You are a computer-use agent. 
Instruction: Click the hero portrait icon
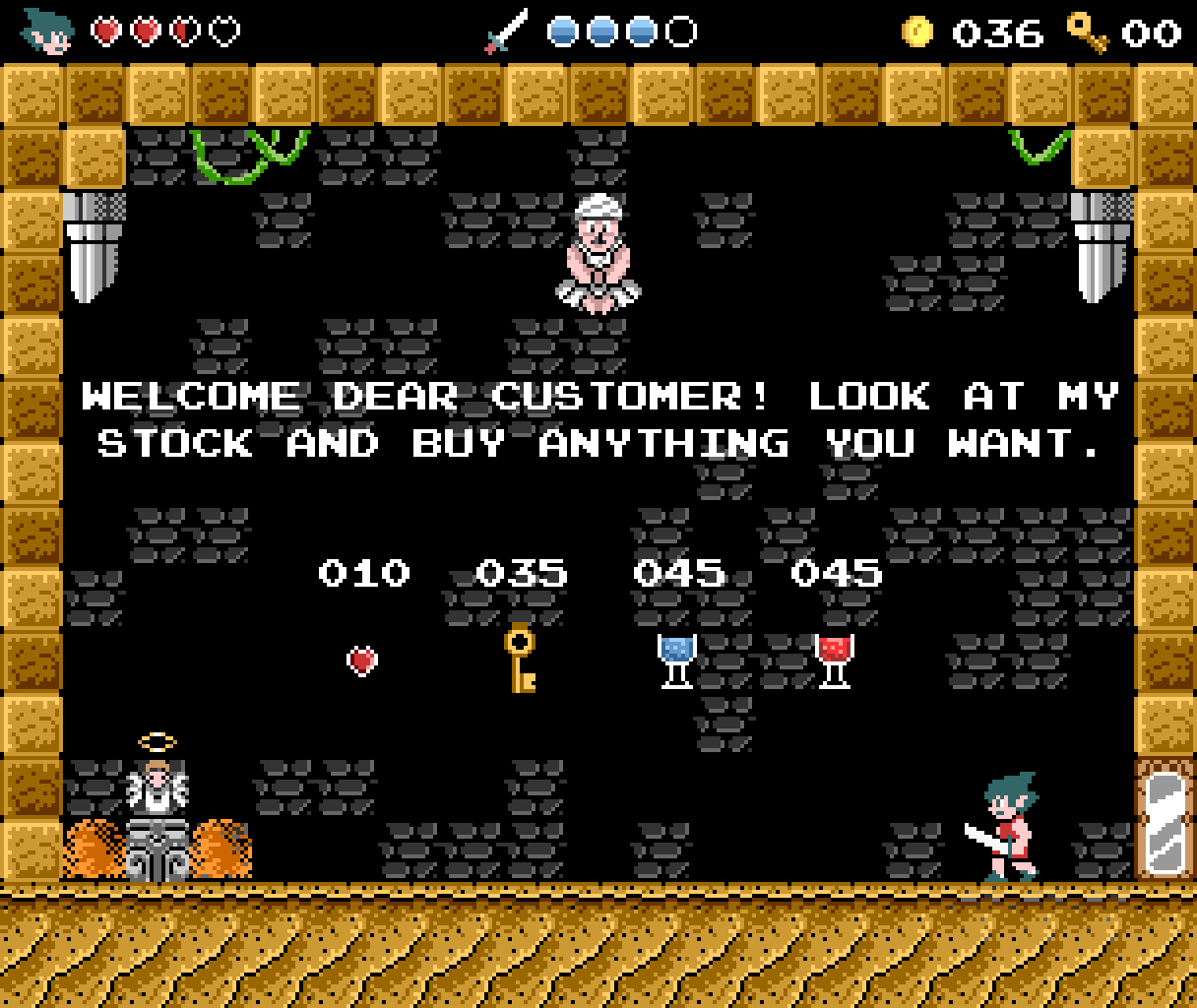[x=48, y=31]
